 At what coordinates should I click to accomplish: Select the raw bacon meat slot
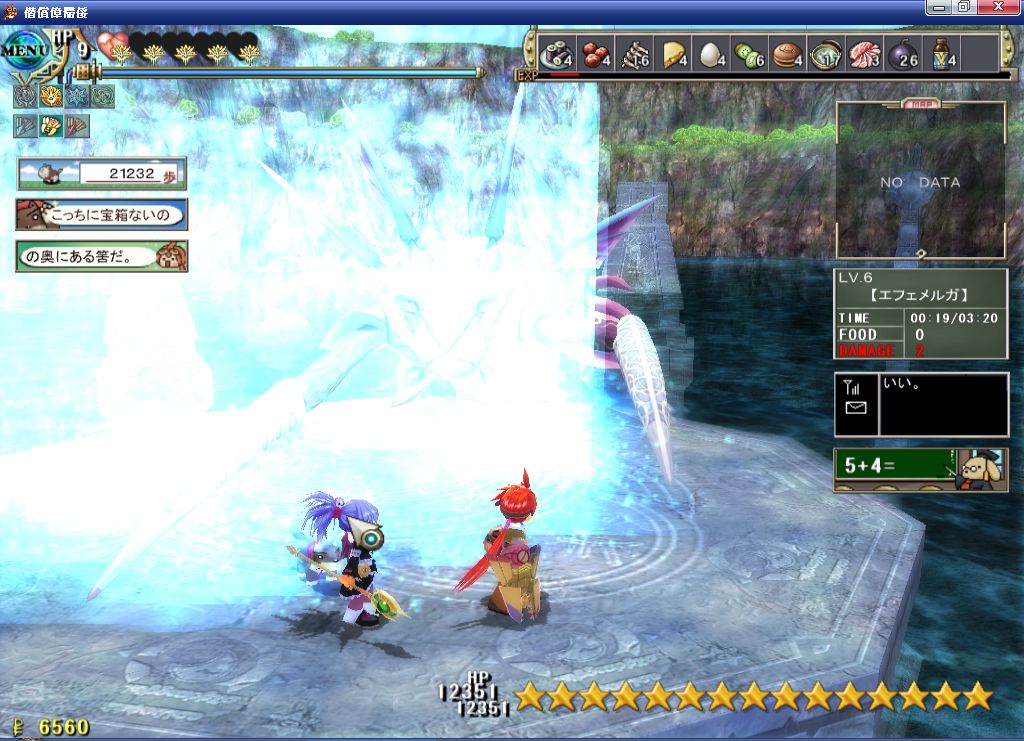[x=863, y=53]
